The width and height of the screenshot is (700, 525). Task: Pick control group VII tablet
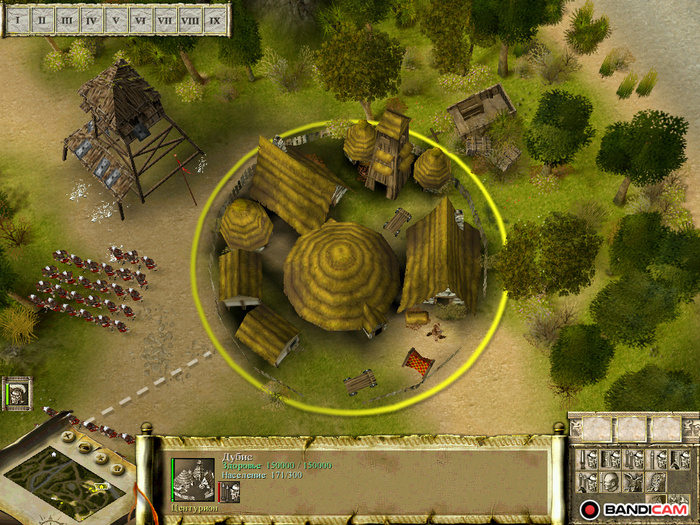(x=165, y=19)
